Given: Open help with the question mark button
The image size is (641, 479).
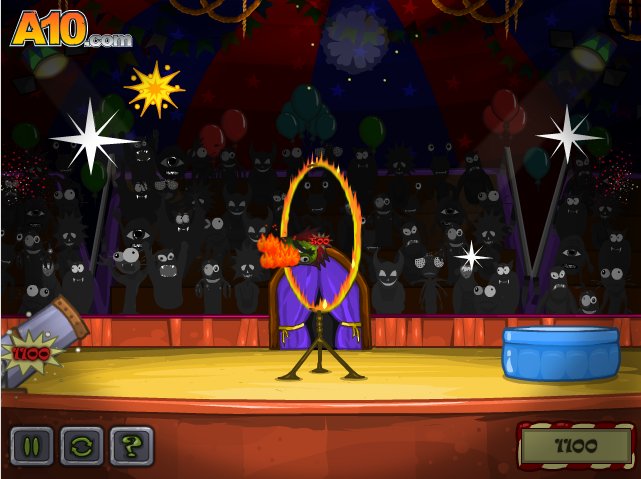Looking at the screenshot, I should pos(132,446).
